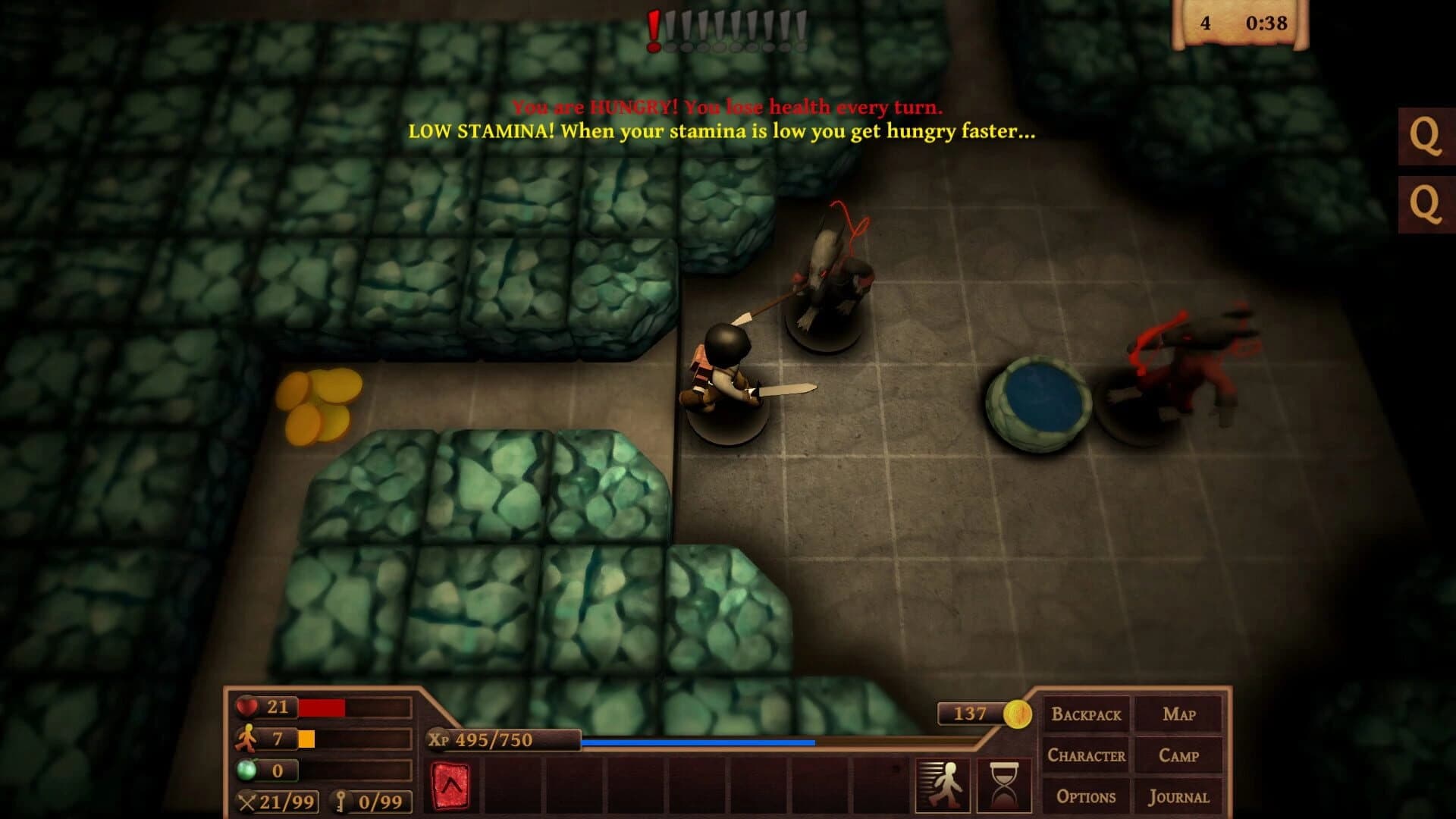Open the Options panel

click(1086, 796)
